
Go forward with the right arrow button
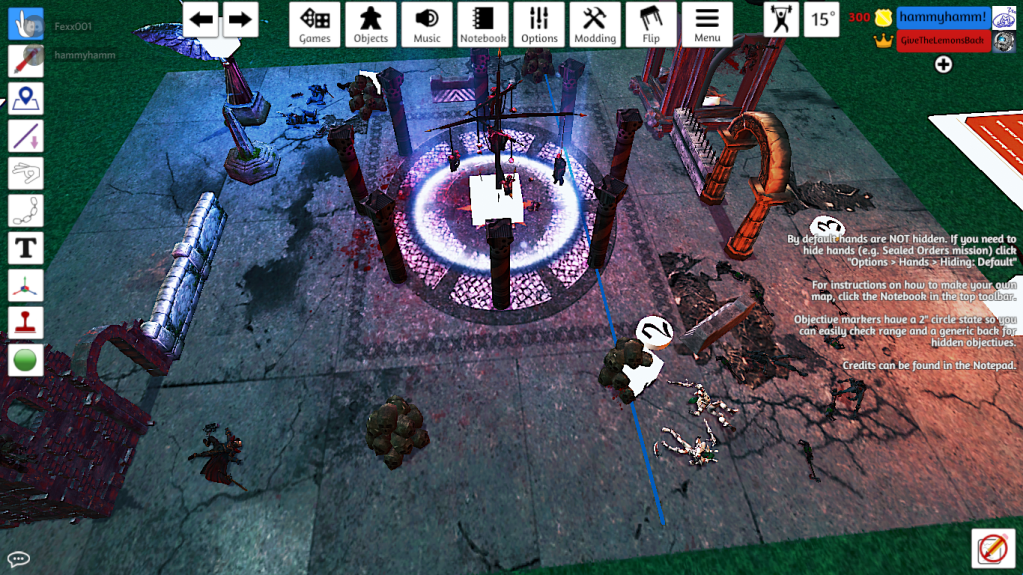239,19
